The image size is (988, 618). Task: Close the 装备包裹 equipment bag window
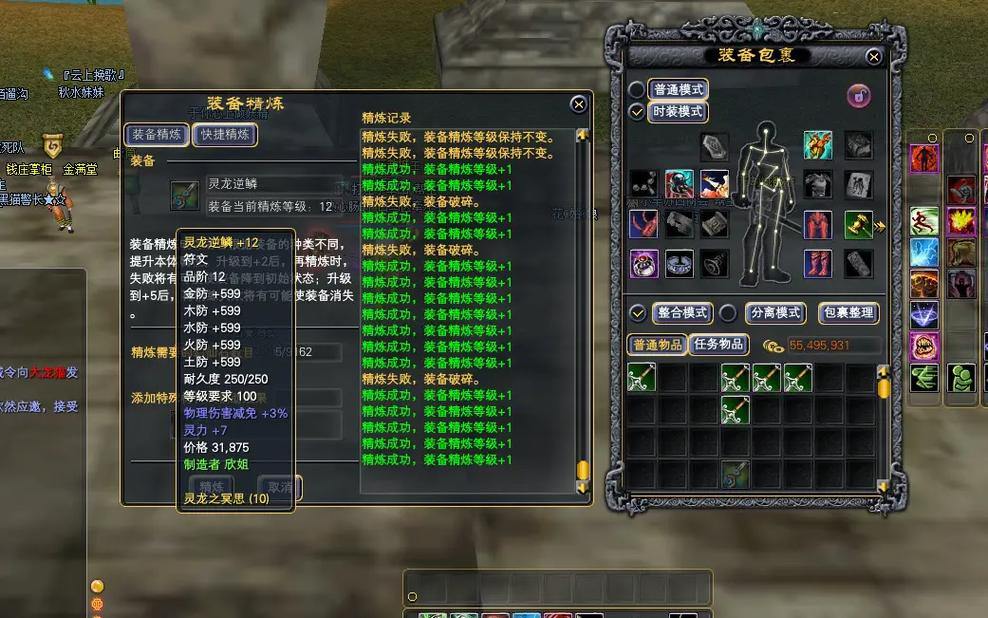tap(874, 57)
